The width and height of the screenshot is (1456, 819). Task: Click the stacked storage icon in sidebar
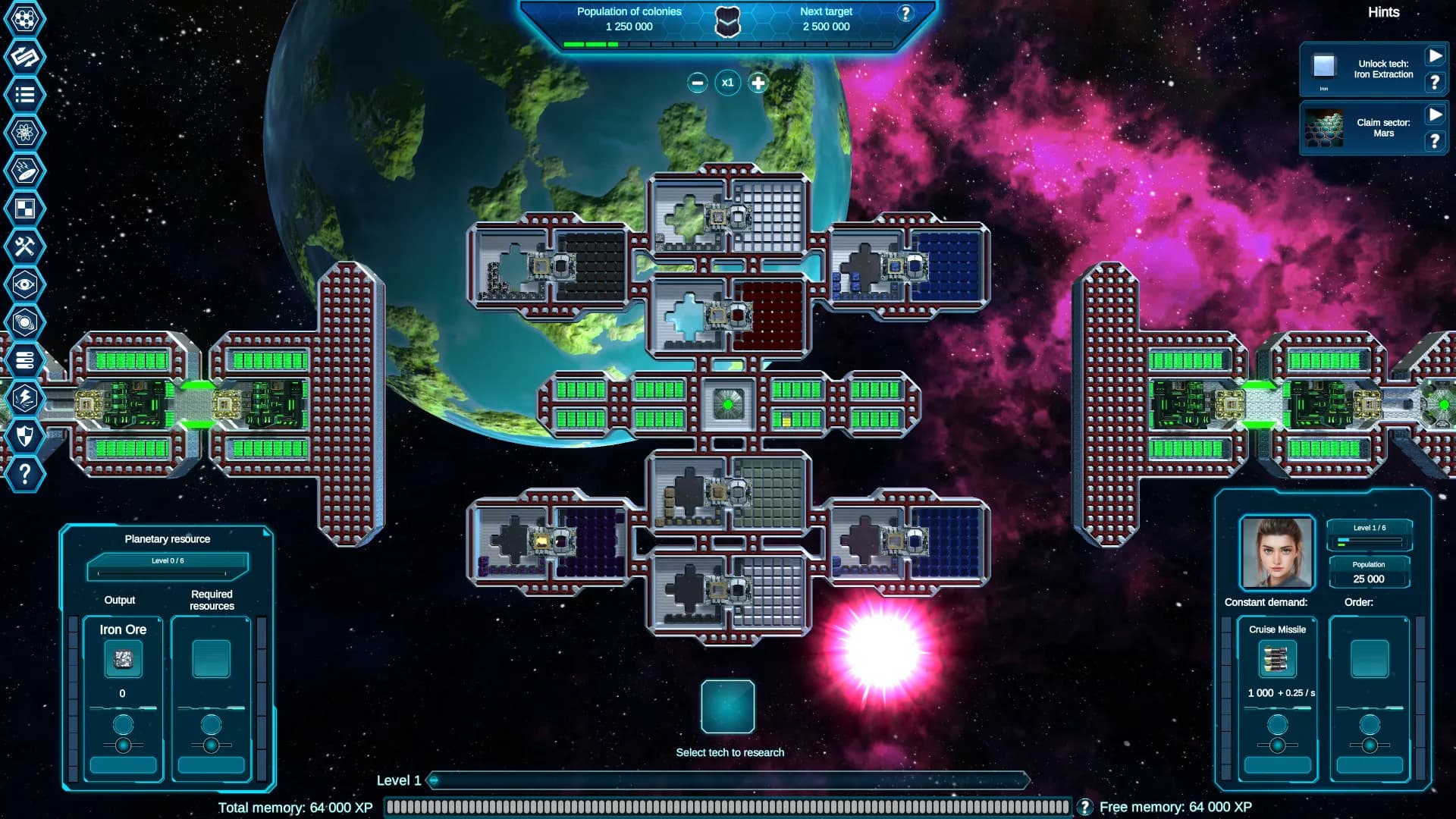click(x=25, y=360)
